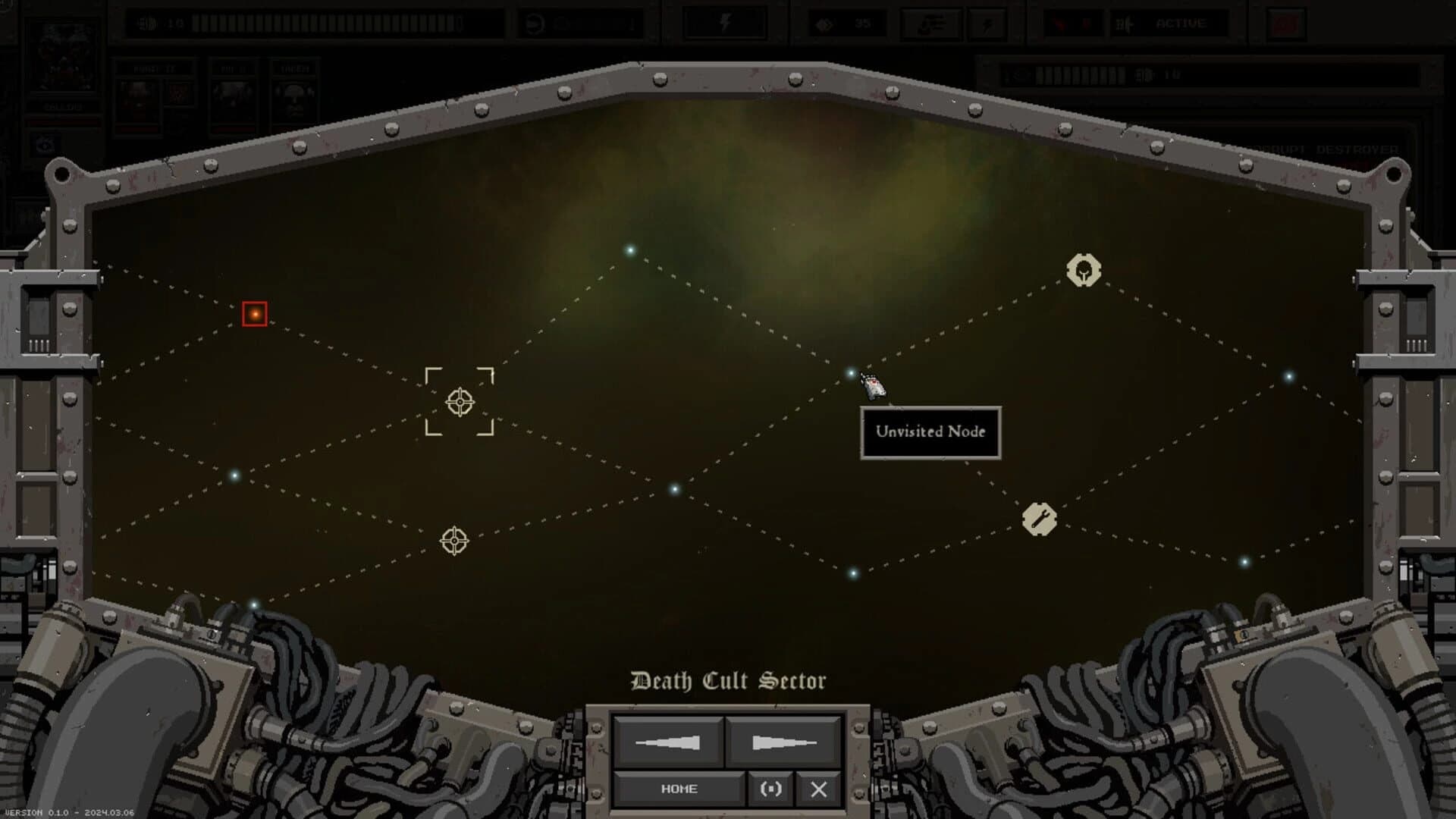
Task: Select the lower crosshair encounter node
Action: 453,541
